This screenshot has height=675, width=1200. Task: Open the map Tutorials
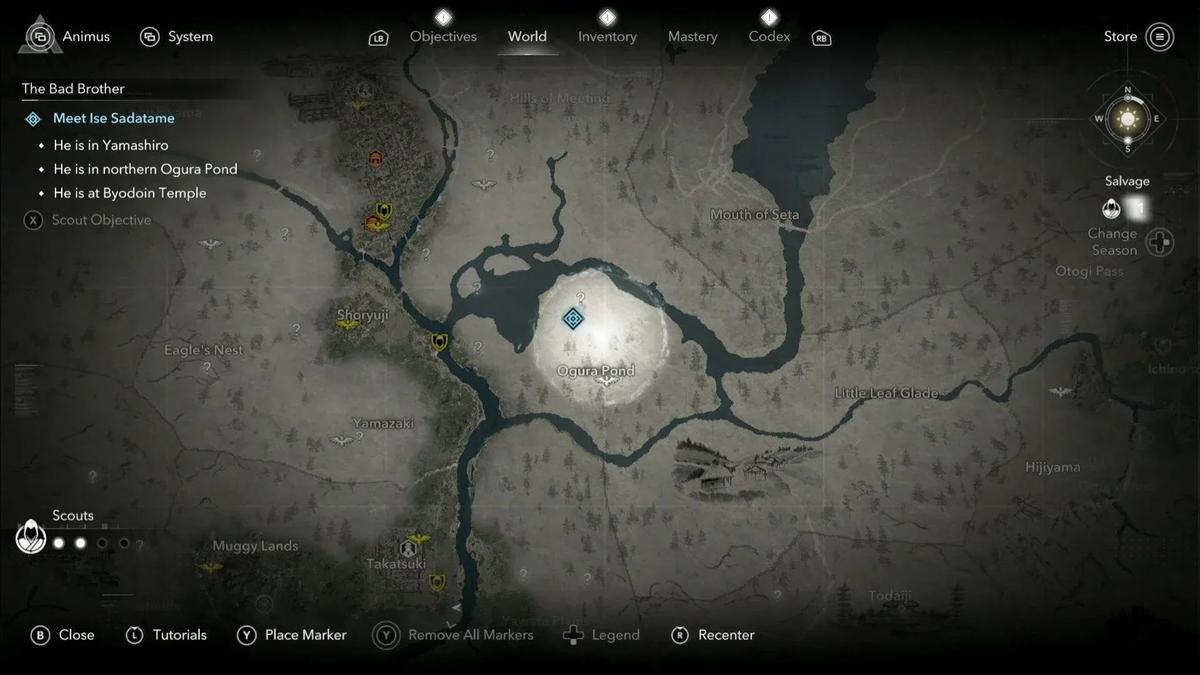(167, 635)
